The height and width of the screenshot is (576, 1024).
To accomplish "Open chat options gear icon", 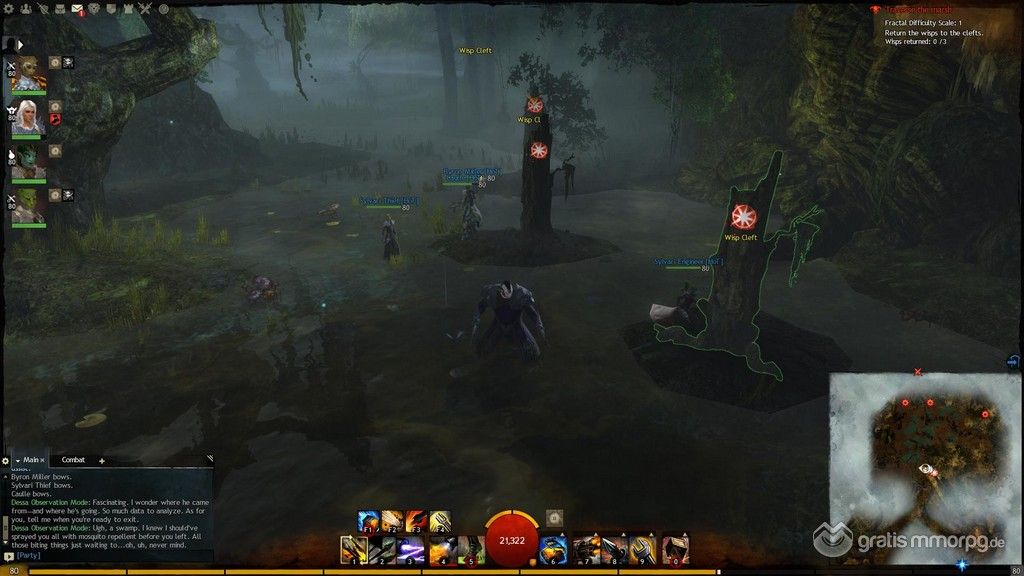I will pos(7,460).
